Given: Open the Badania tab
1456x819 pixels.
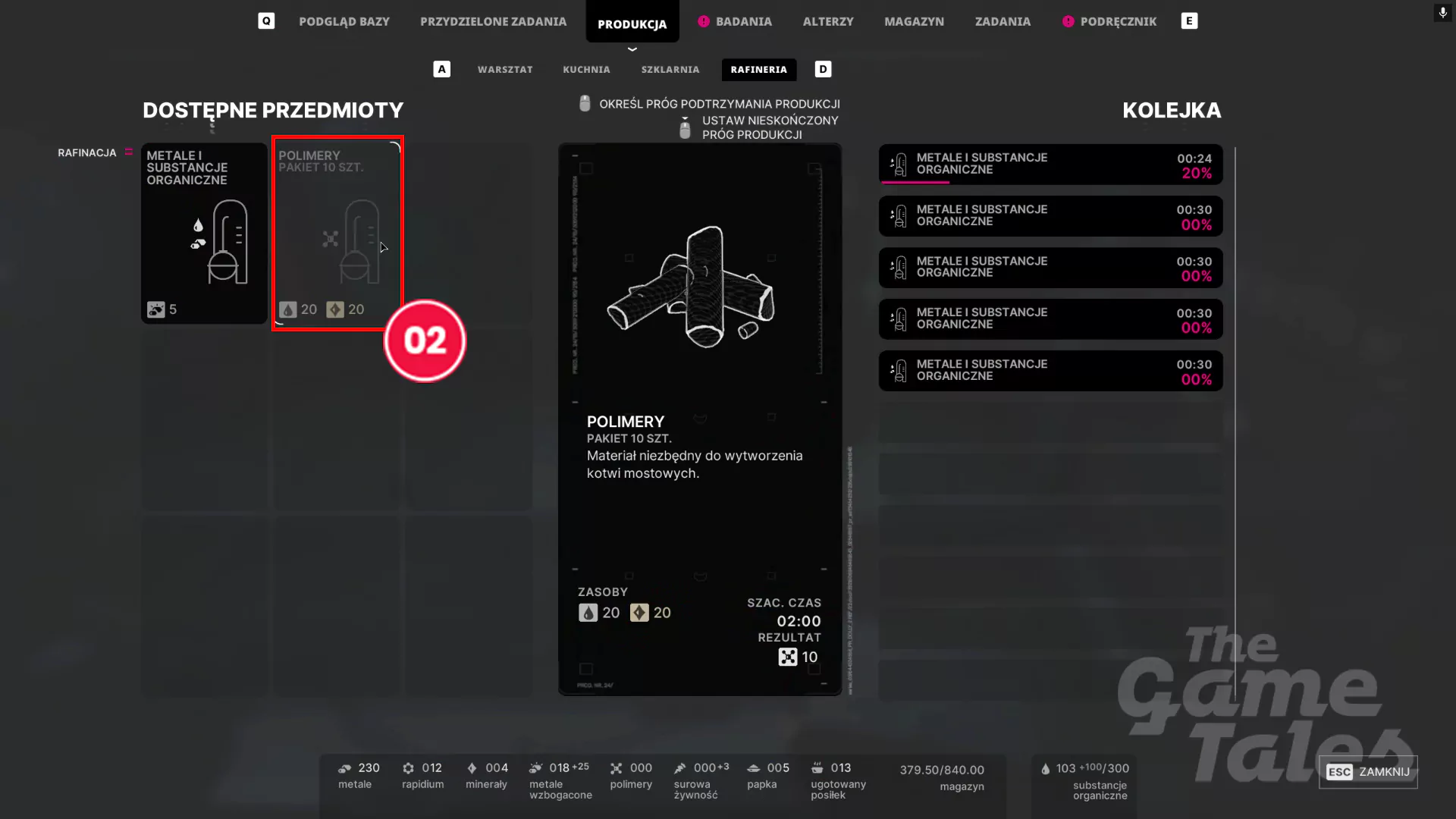Looking at the screenshot, I should tap(743, 21).
